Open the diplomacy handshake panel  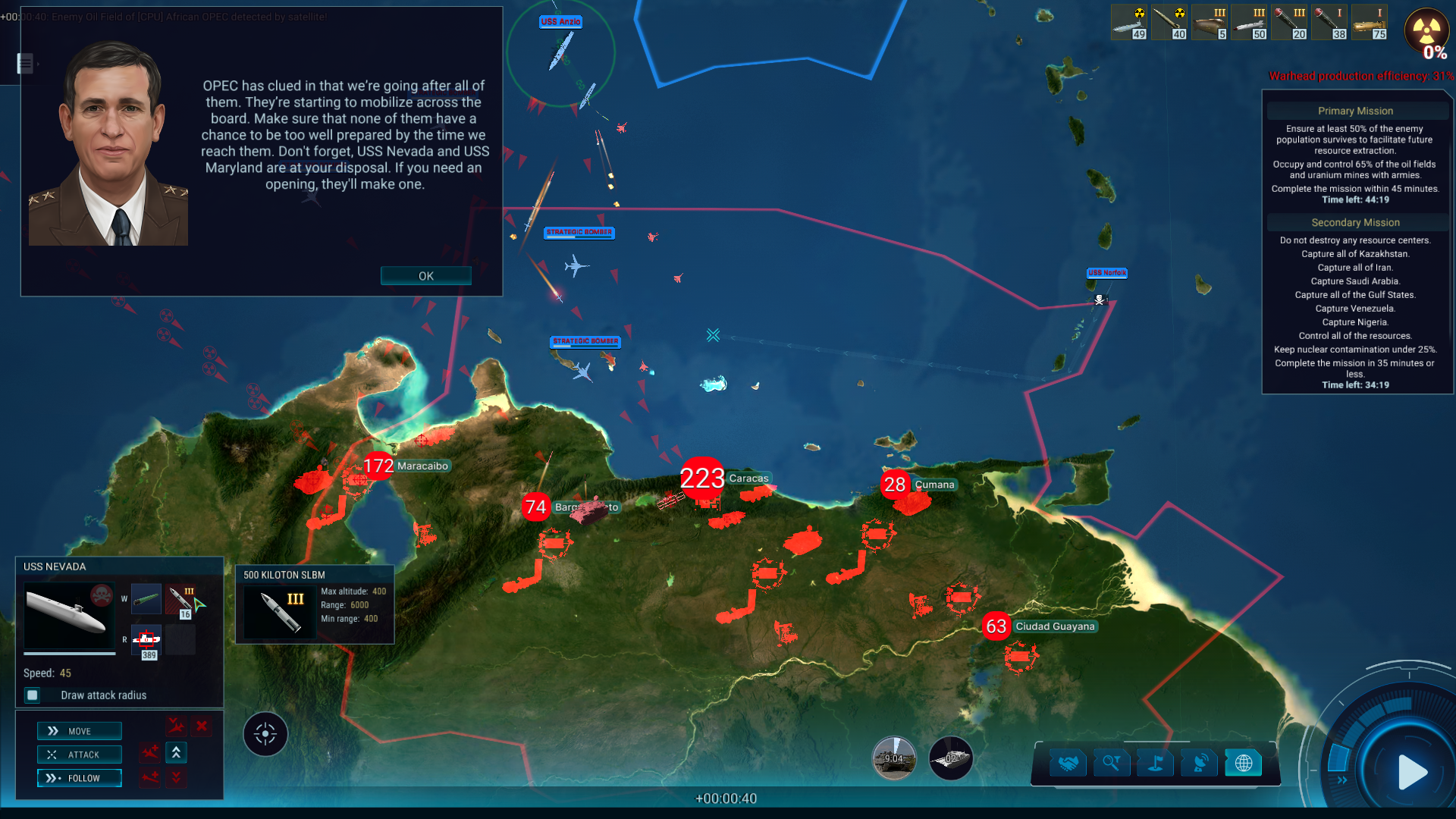(x=1067, y=763)
